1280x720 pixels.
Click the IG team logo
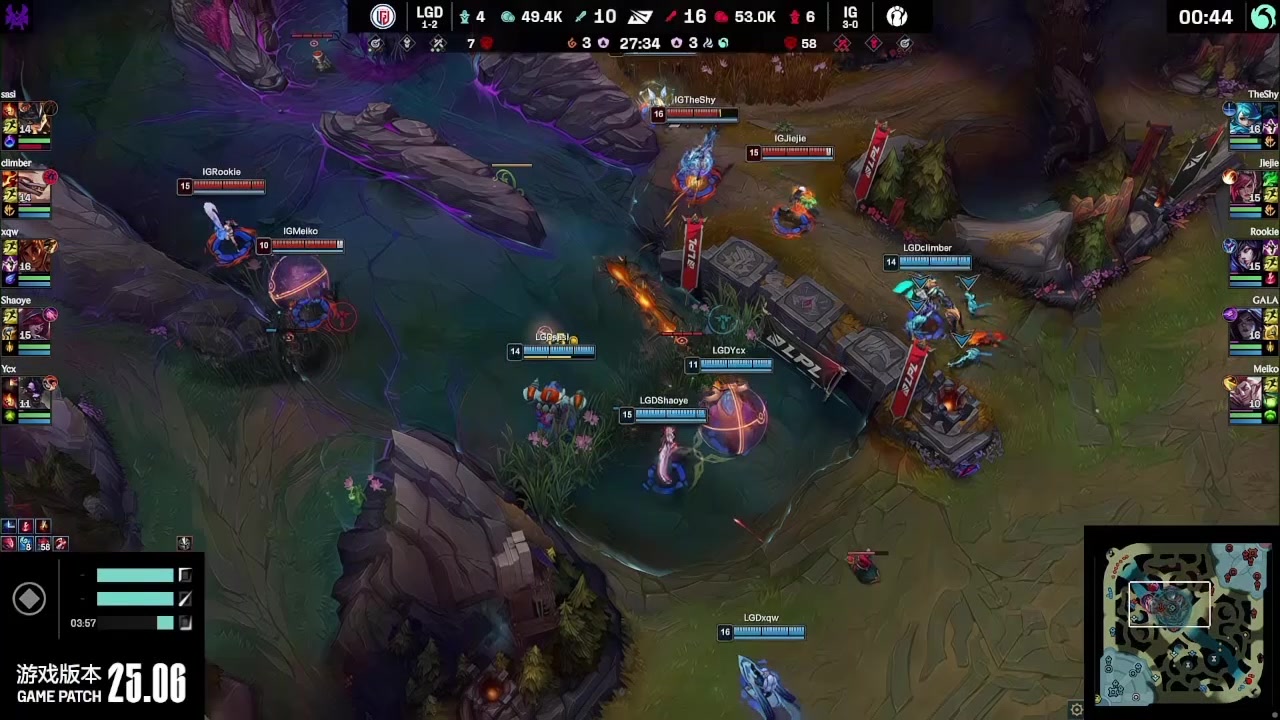tap(897, 17)
